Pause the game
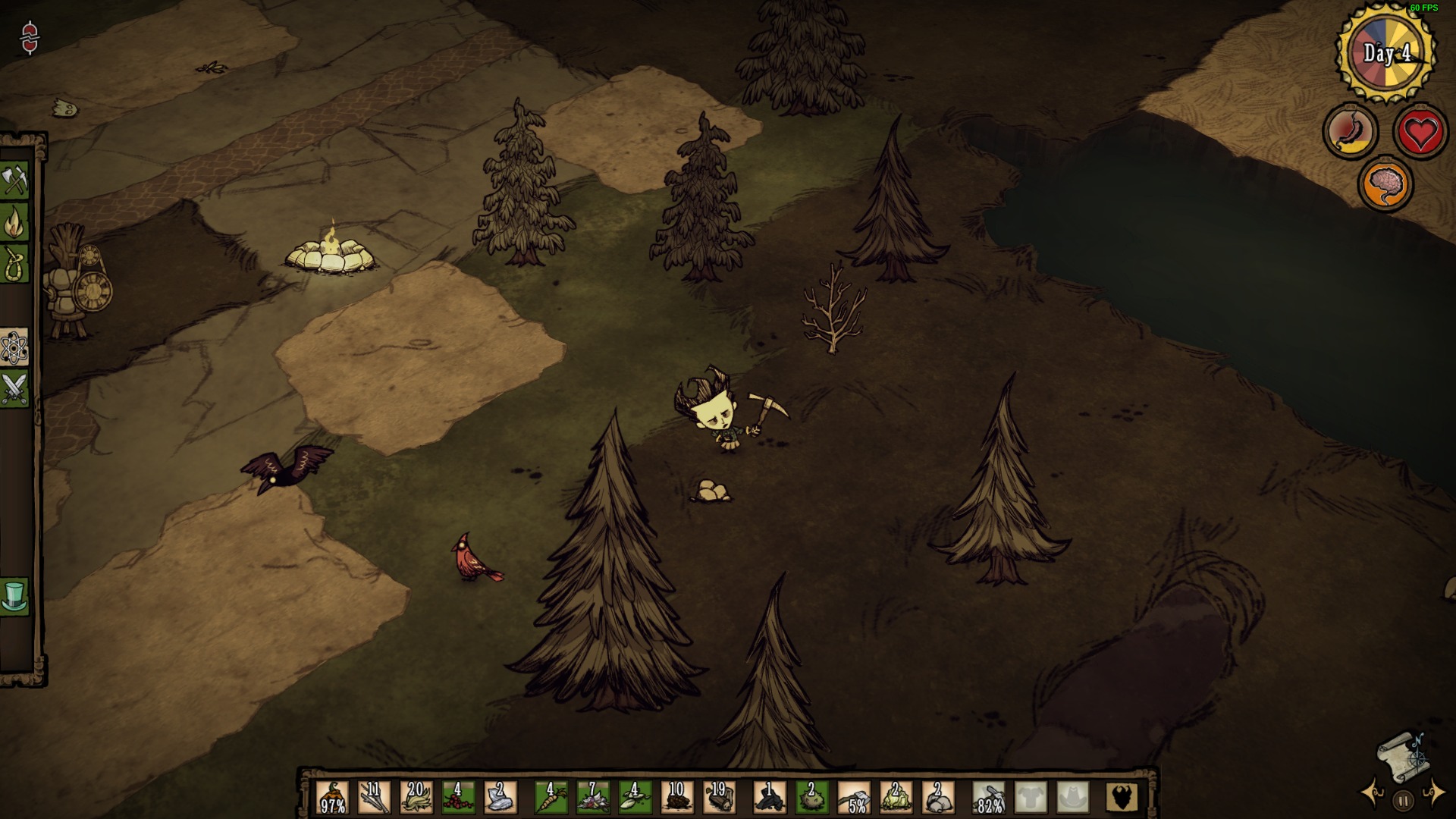 coord(1403,801)
